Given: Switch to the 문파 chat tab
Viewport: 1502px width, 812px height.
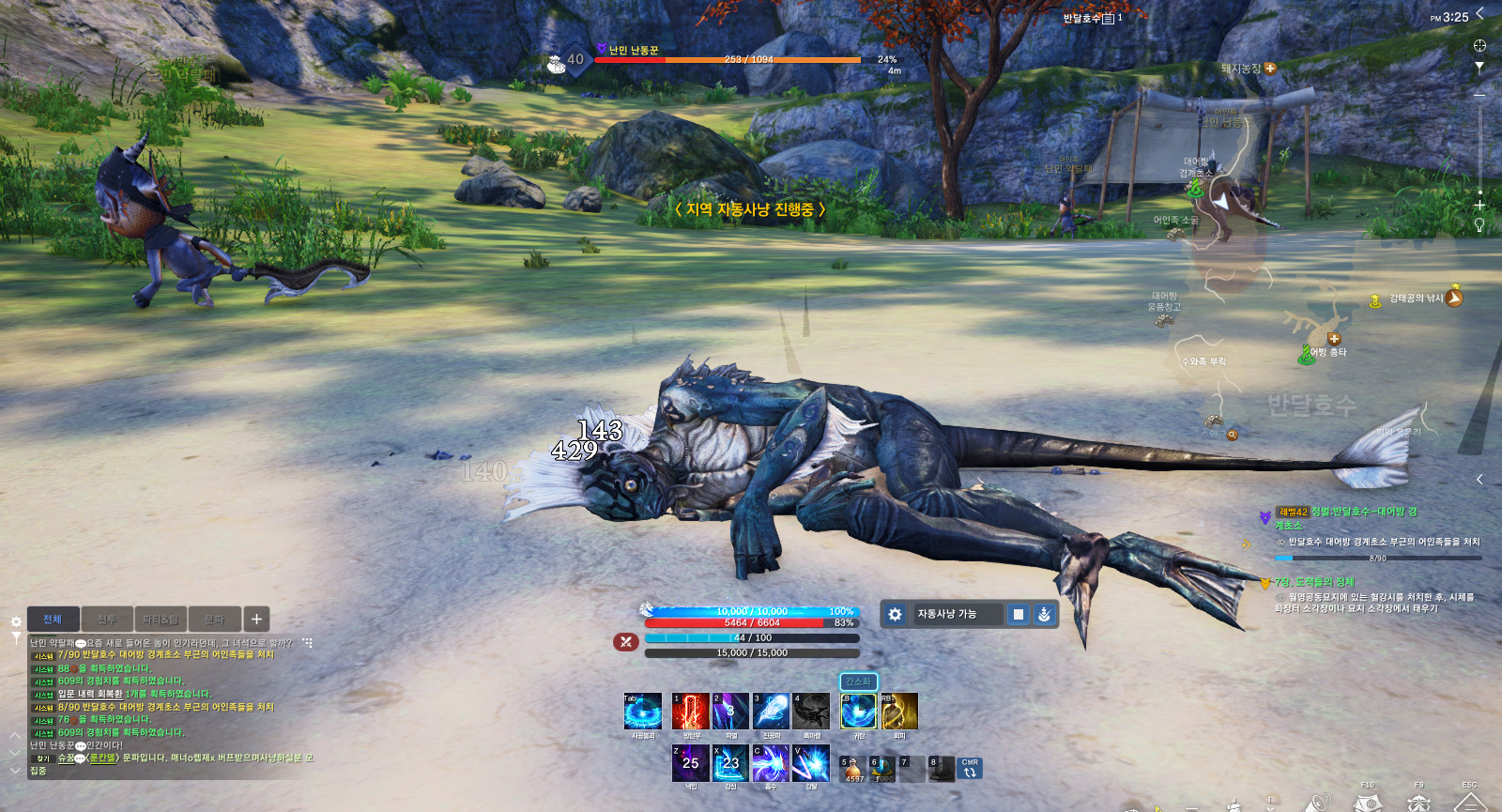Looking at the screenshot, I should (x=215, y=620).
